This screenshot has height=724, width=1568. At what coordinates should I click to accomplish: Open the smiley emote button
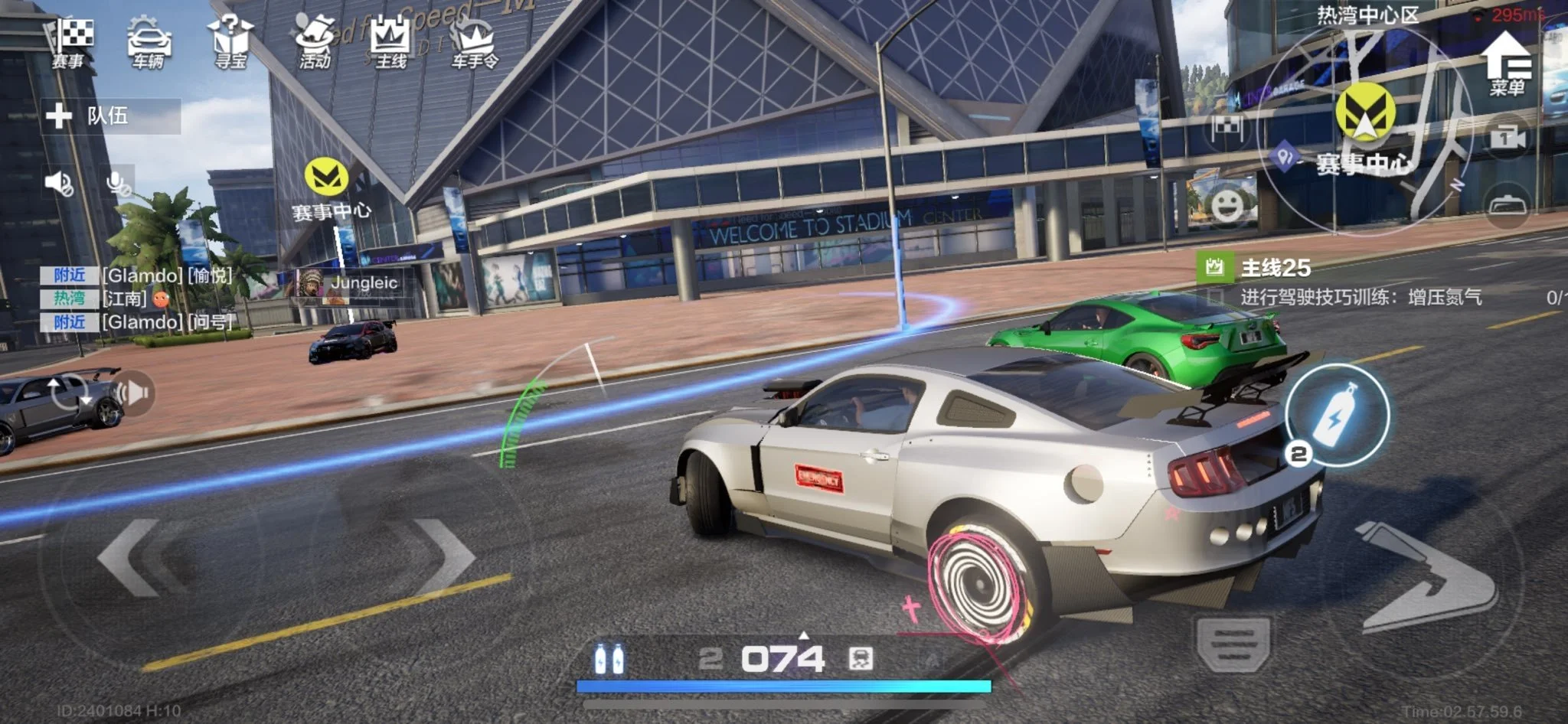click(x=1227, y=205)
